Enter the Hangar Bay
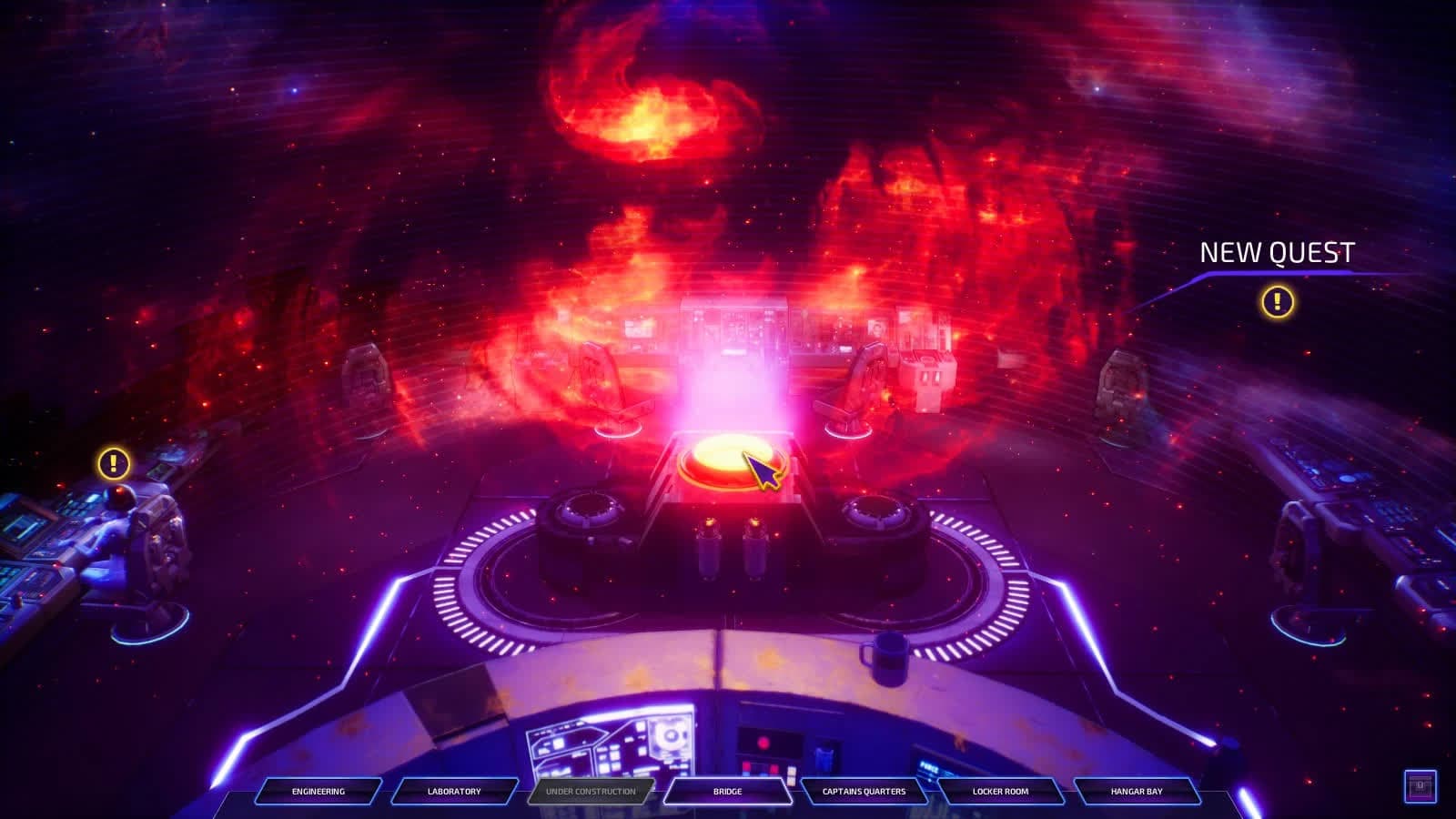 pos(1137,791)
